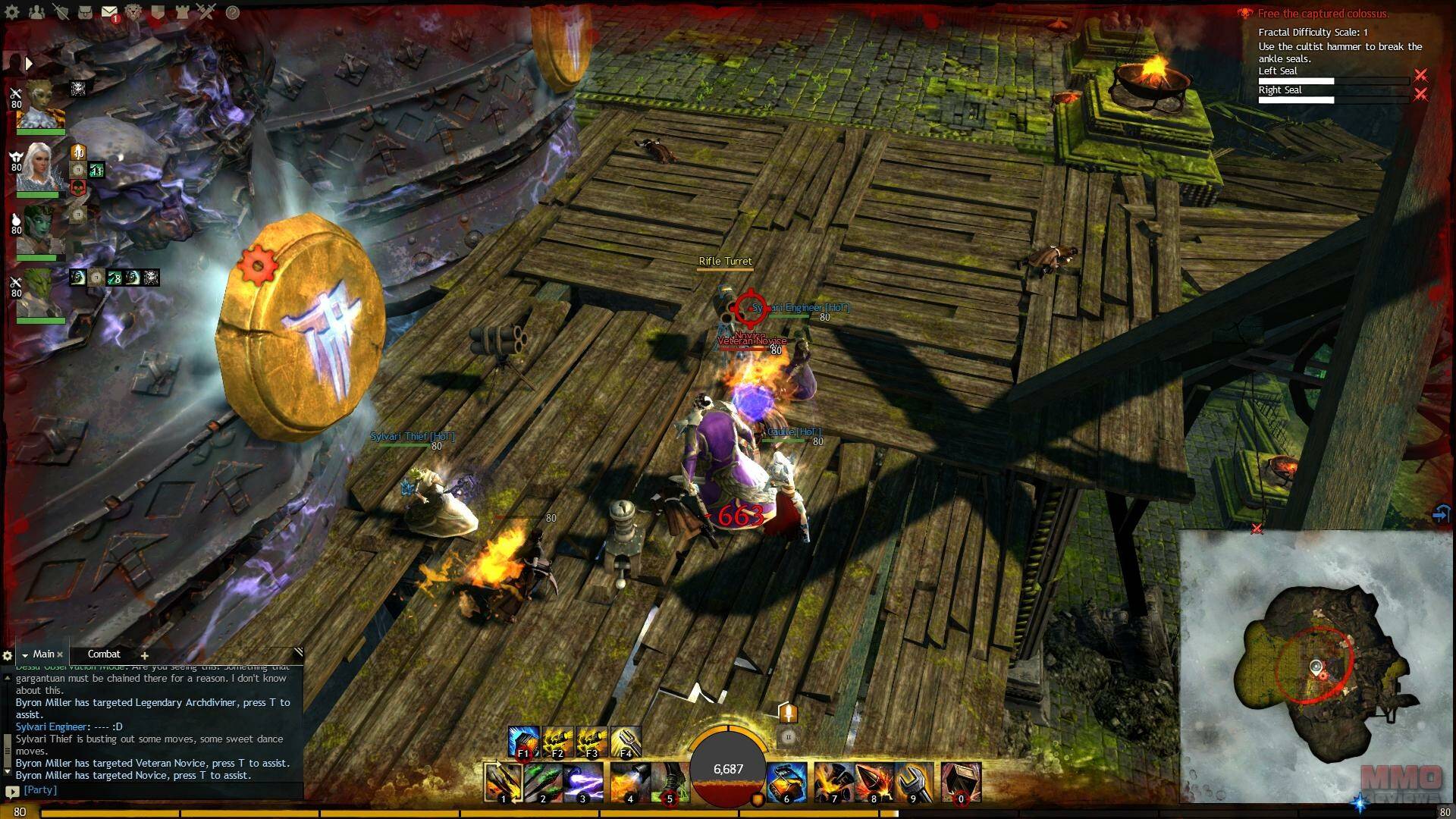1456x819 pixels.
Task: Open the Black Lion trading post icon
Action: coord(133,12)
